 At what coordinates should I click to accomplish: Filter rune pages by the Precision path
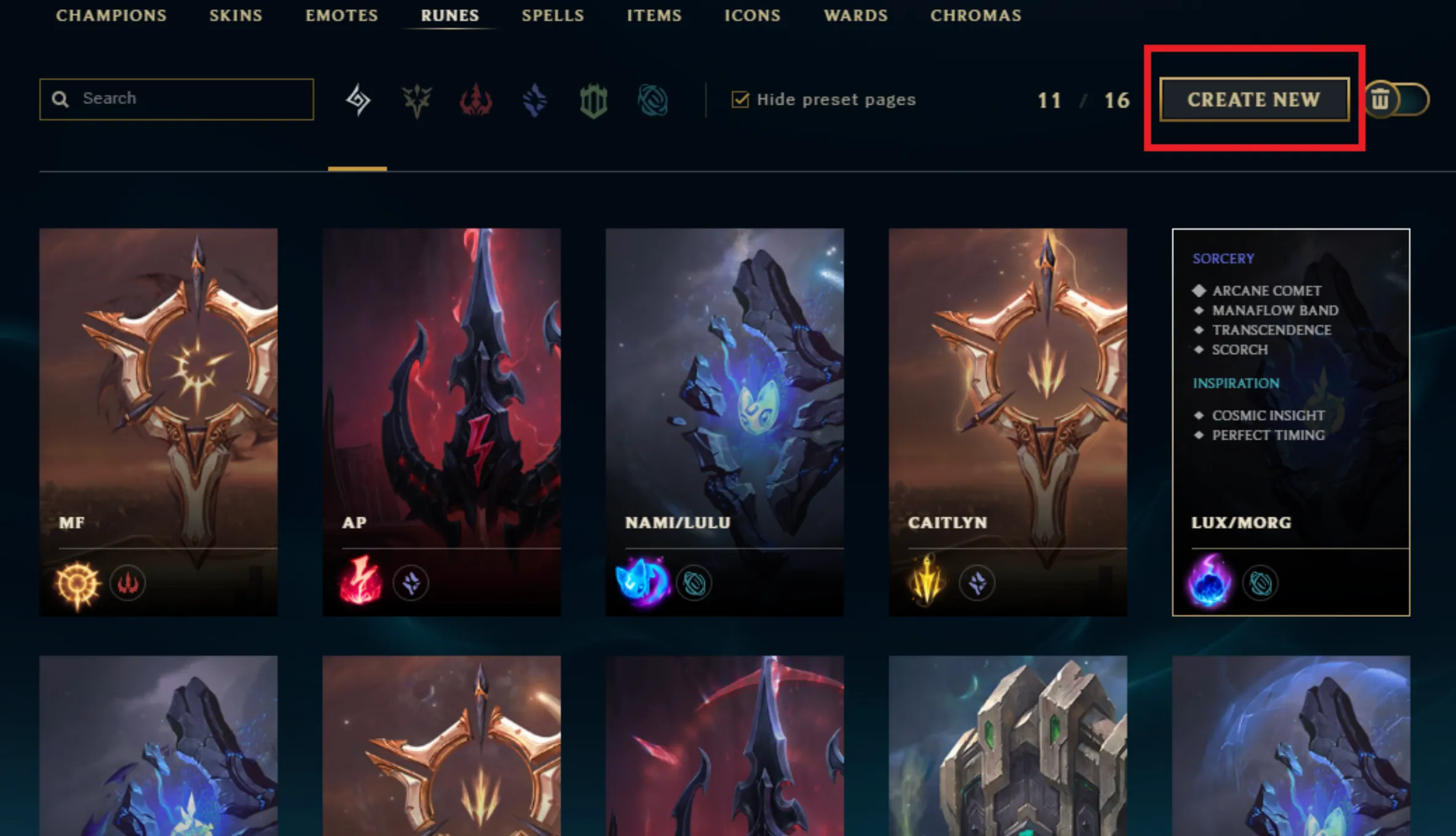pyautogui.click(x=416, y=98)
